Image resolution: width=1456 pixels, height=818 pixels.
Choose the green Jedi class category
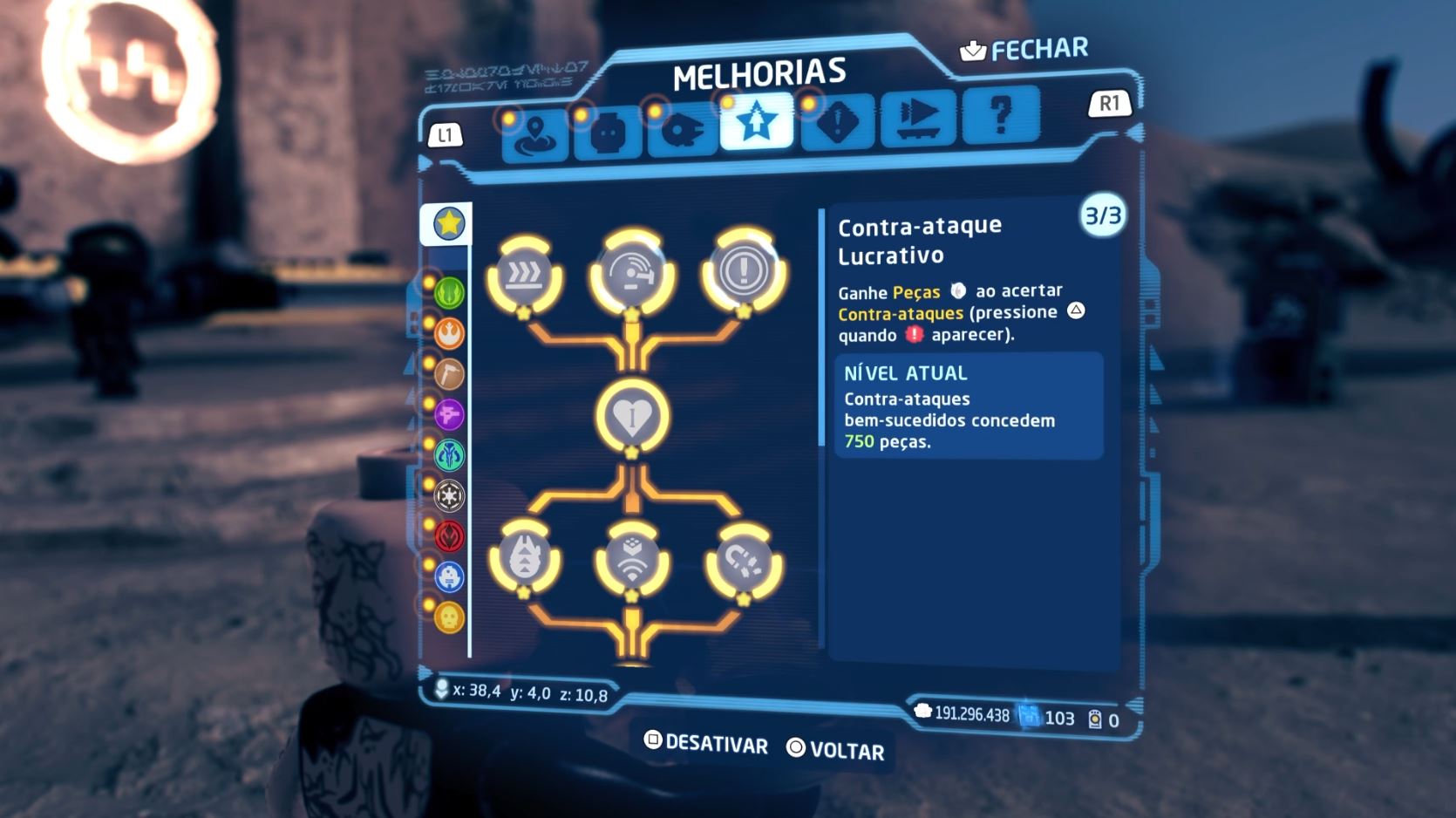[449, 293]
